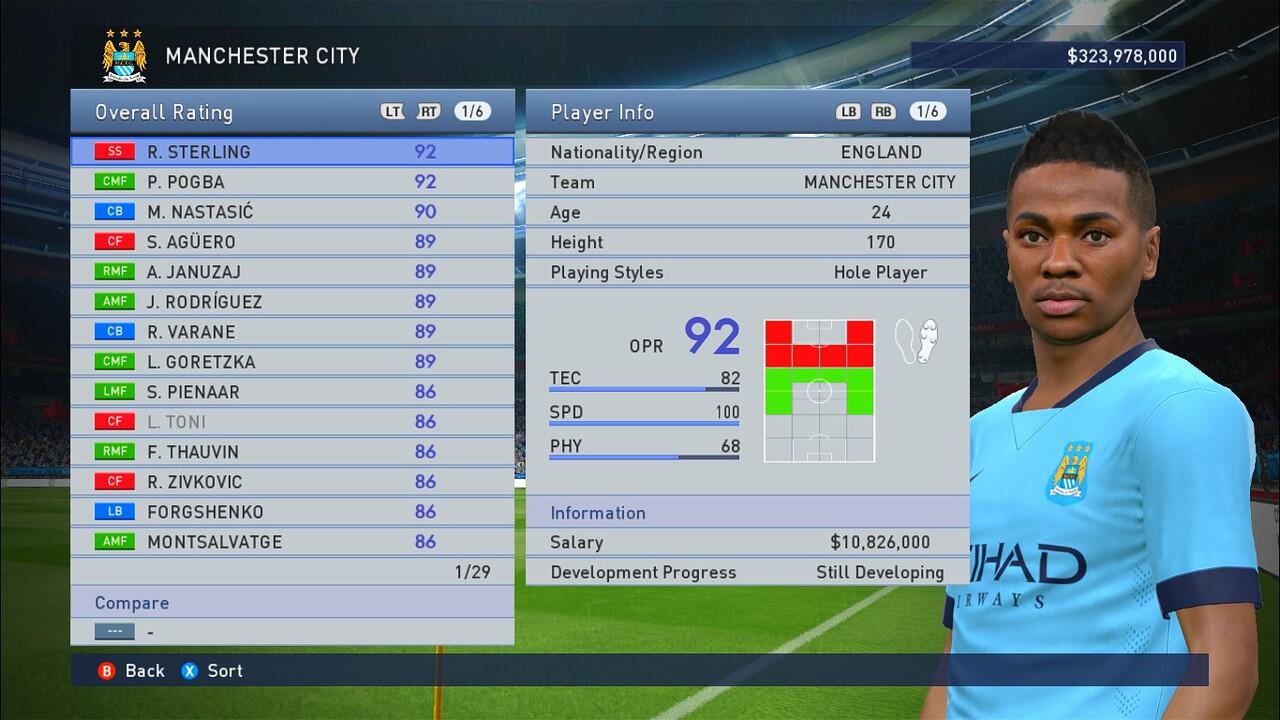Select M. Nastasić from the rating list

(292, 212)
